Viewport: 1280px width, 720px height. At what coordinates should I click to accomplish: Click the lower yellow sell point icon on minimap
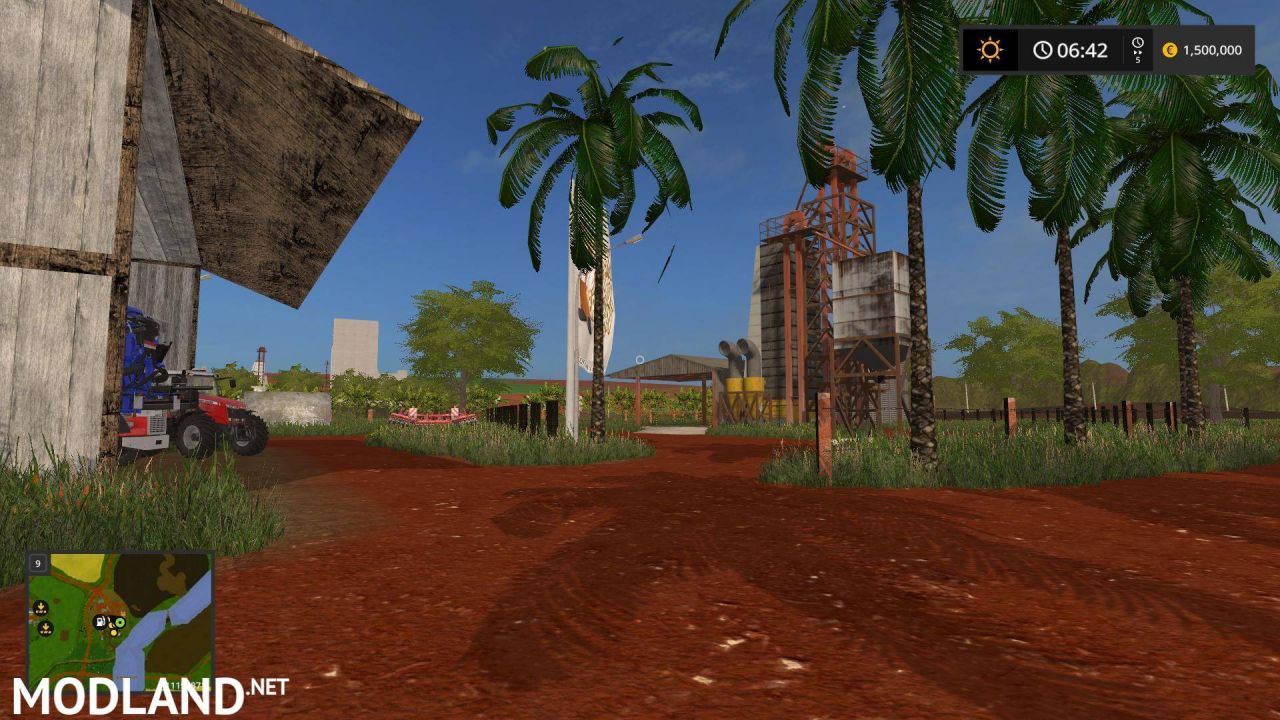coord(46,628)
